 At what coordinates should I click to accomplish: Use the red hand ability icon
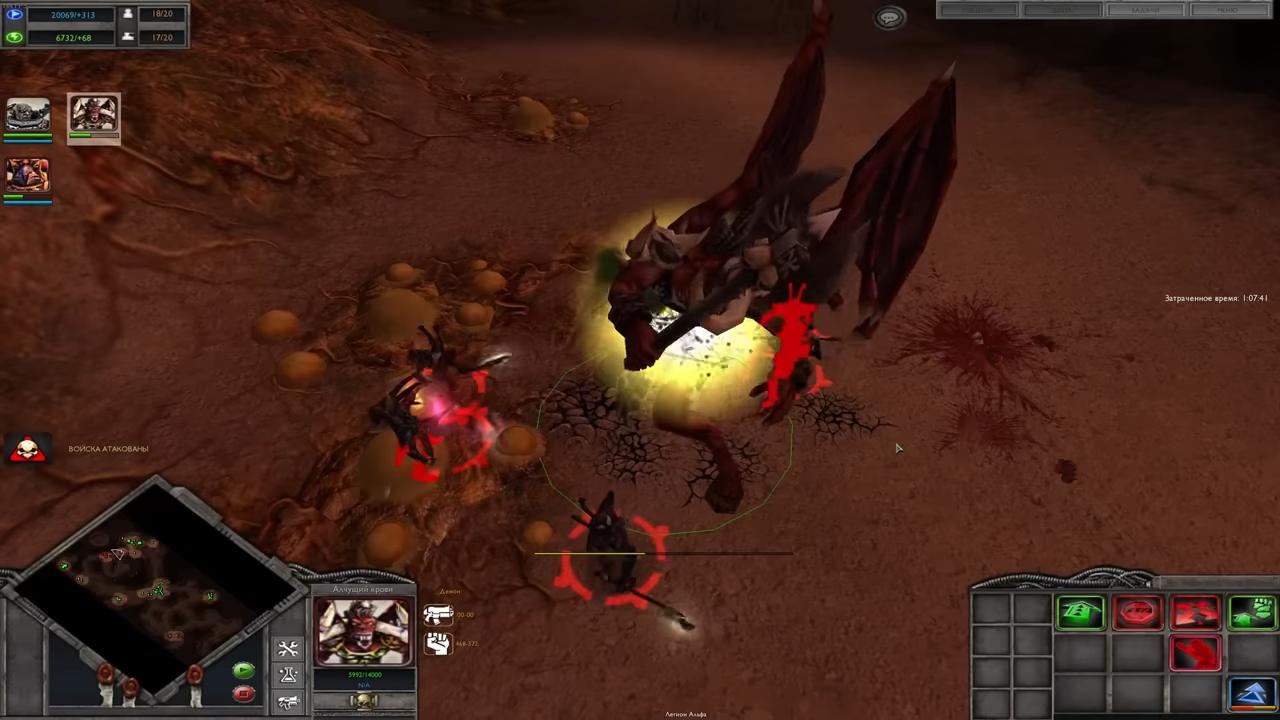tap(1195, 653)
